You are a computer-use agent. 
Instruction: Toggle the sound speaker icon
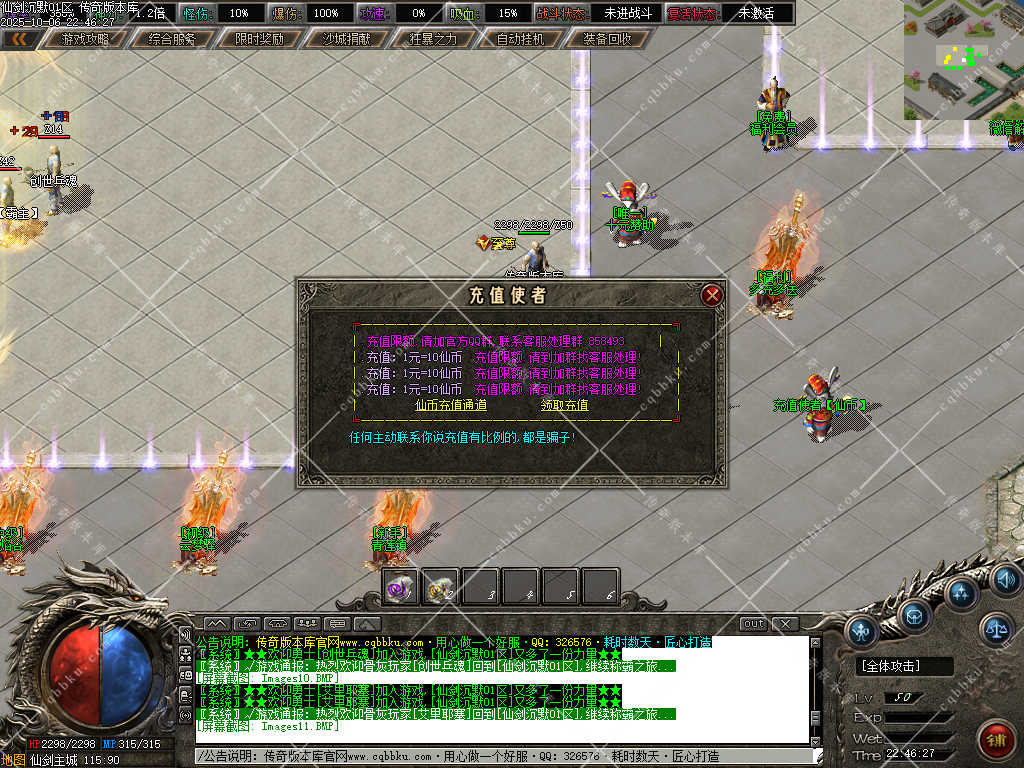(1005, 578)
